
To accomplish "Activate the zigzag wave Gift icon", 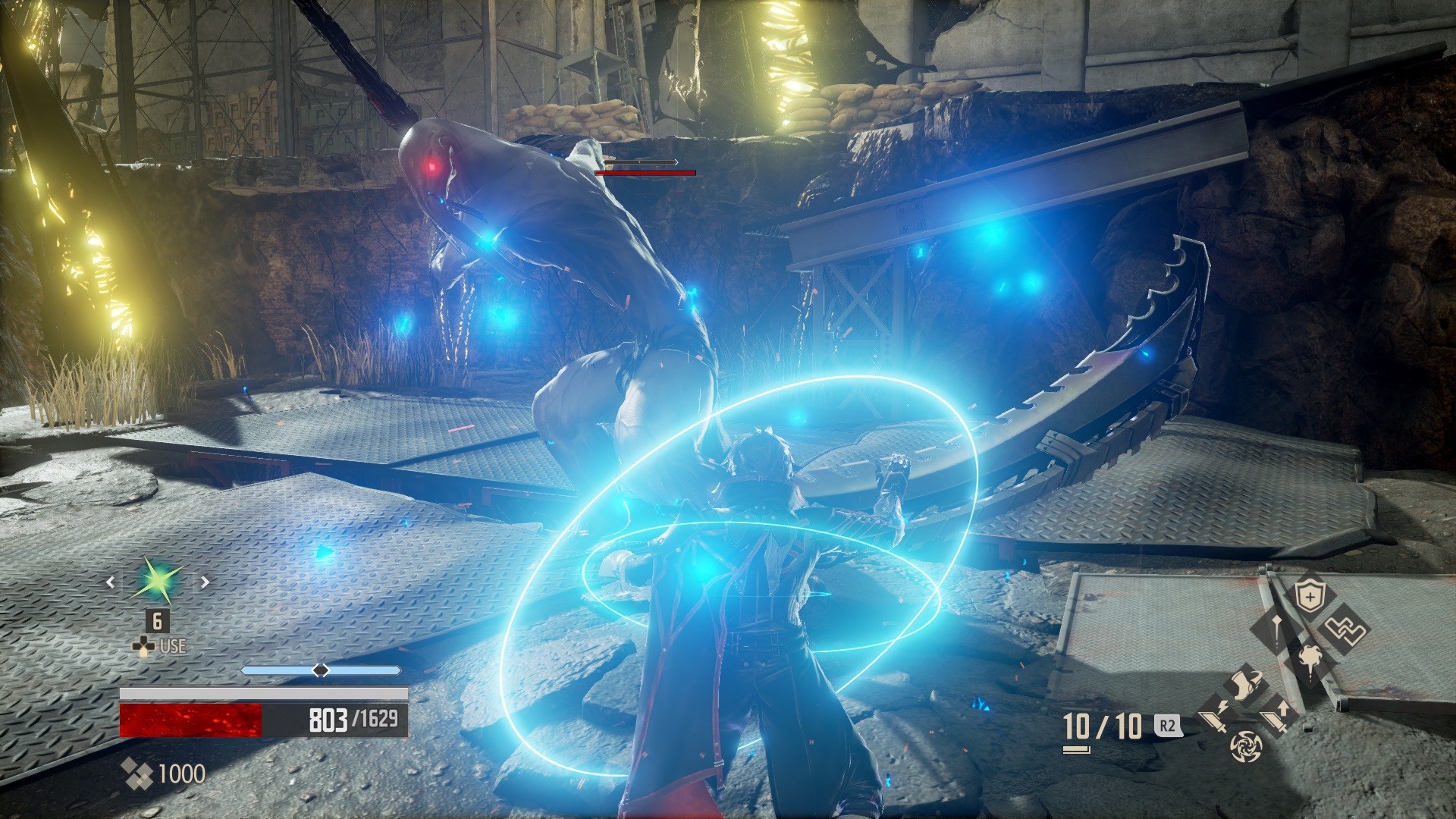I will 1345,629.
